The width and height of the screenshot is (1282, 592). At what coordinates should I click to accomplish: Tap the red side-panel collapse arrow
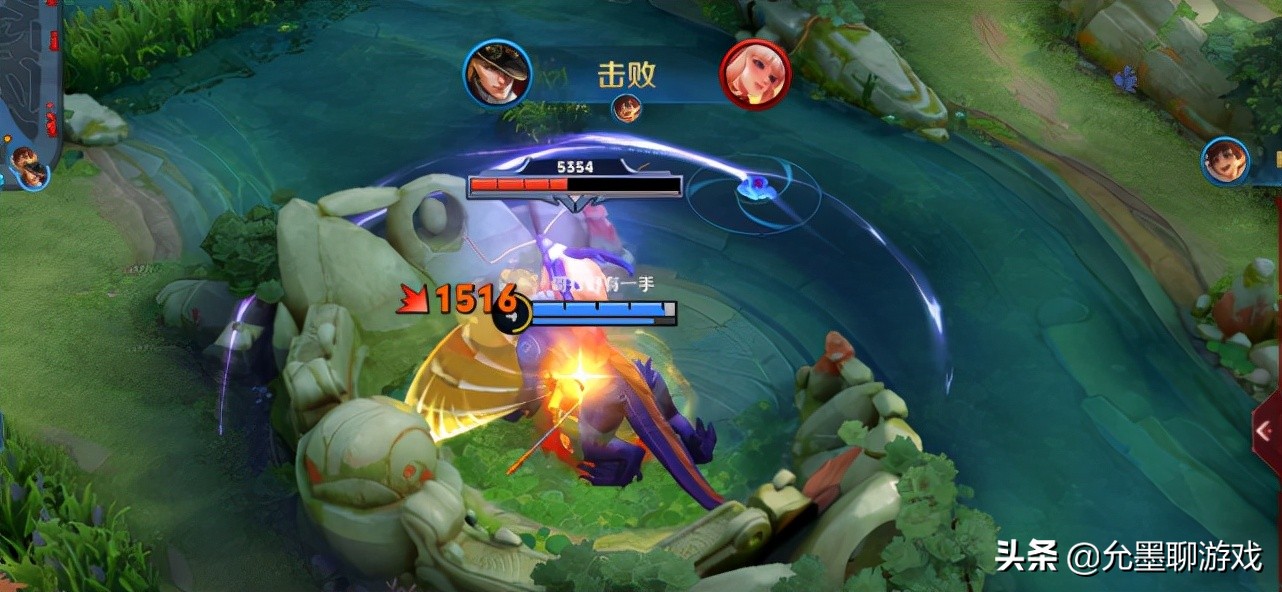click(x=1266, y=431)
